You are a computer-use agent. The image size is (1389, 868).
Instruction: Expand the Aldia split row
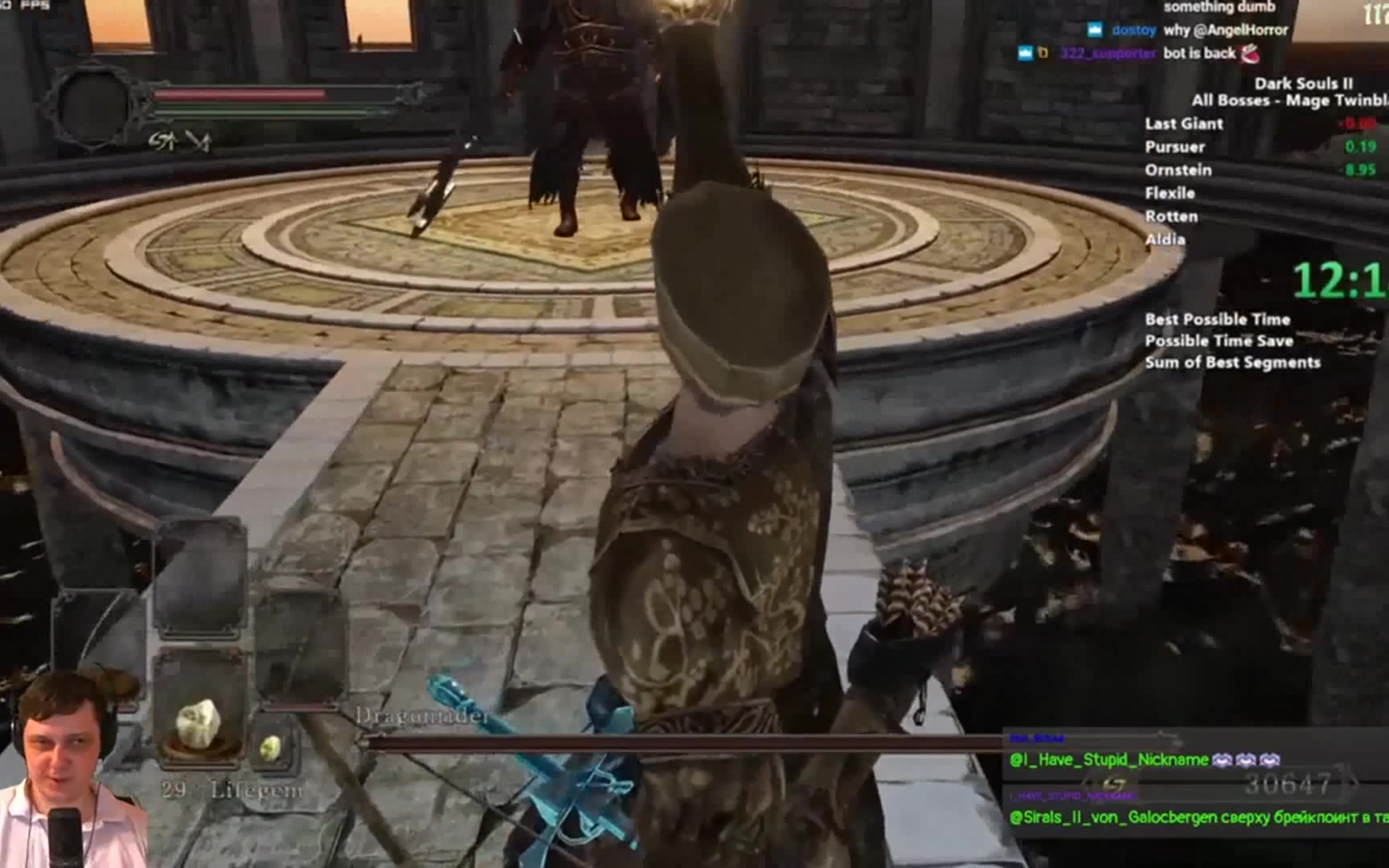[1167, 240]
